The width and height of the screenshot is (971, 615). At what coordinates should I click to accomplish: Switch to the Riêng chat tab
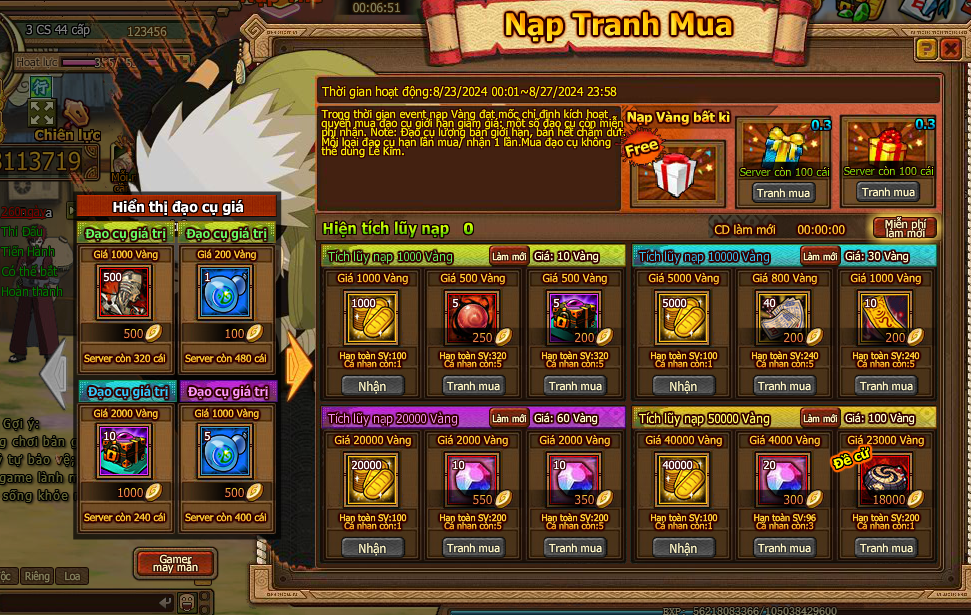37,577
